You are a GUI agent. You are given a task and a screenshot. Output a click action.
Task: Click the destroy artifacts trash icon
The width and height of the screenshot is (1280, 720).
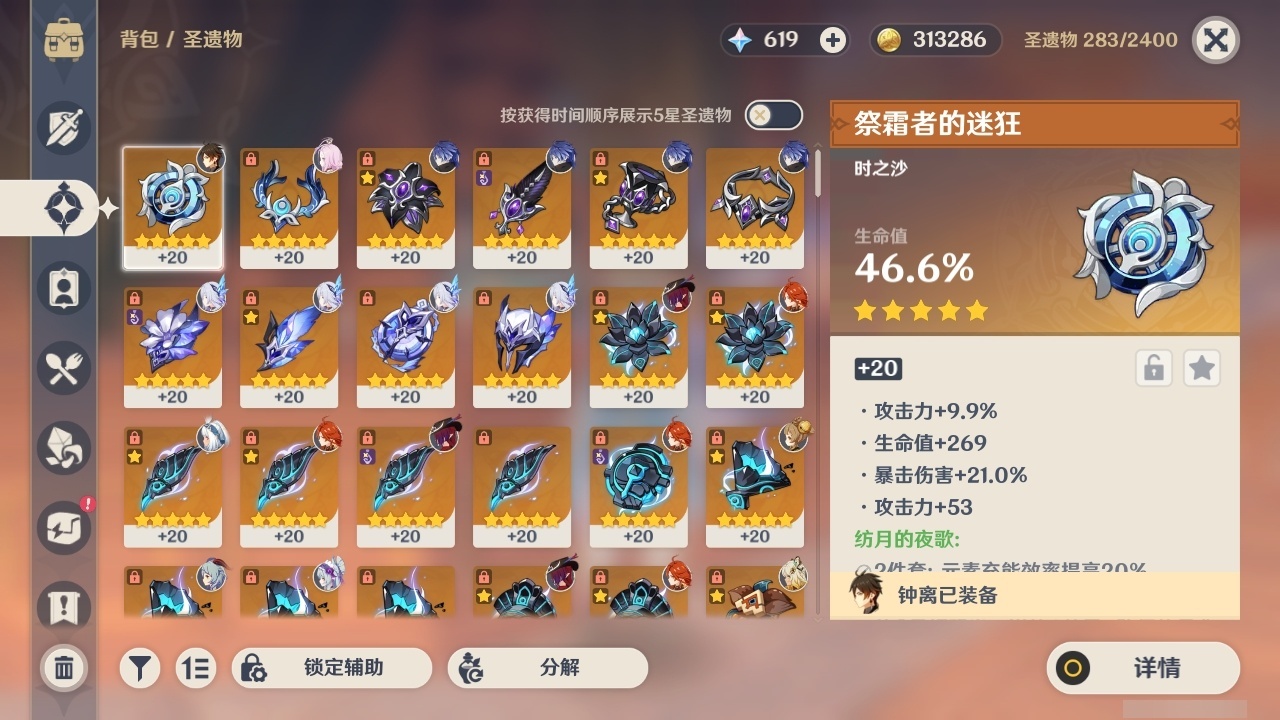[63, 669]
